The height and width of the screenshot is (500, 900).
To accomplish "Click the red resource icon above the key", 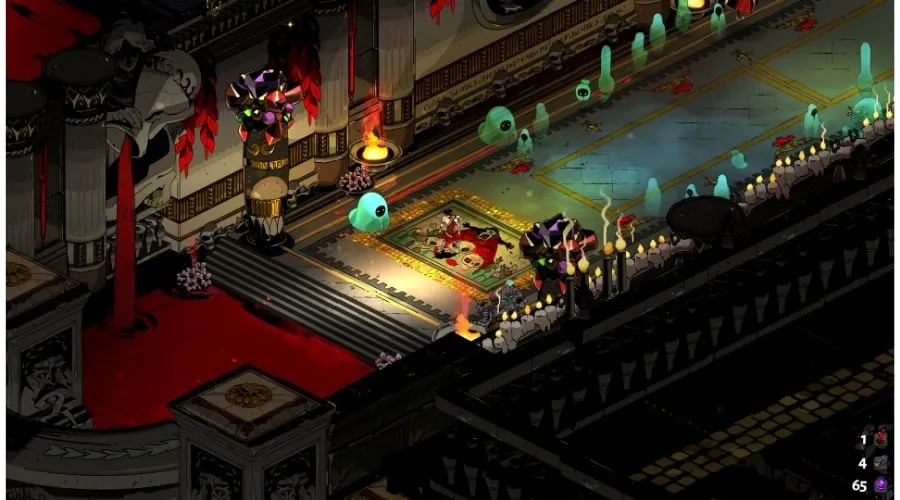I will (883, 438).
